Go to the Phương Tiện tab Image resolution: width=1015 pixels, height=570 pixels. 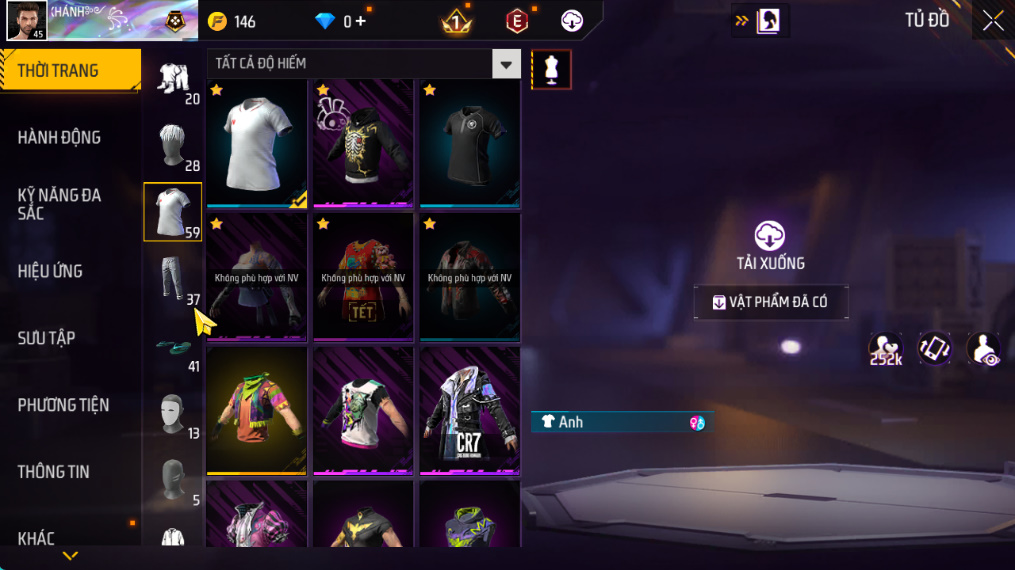(x=63, y=405)
